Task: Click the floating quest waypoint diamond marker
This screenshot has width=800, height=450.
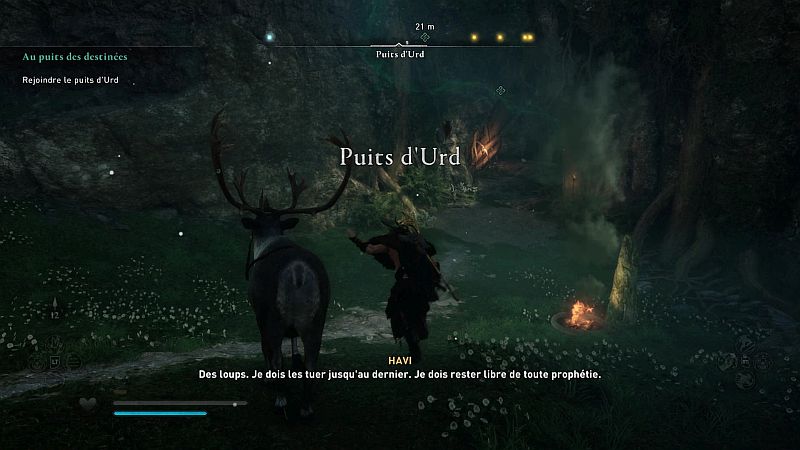Action: click(x=500, y=91)
